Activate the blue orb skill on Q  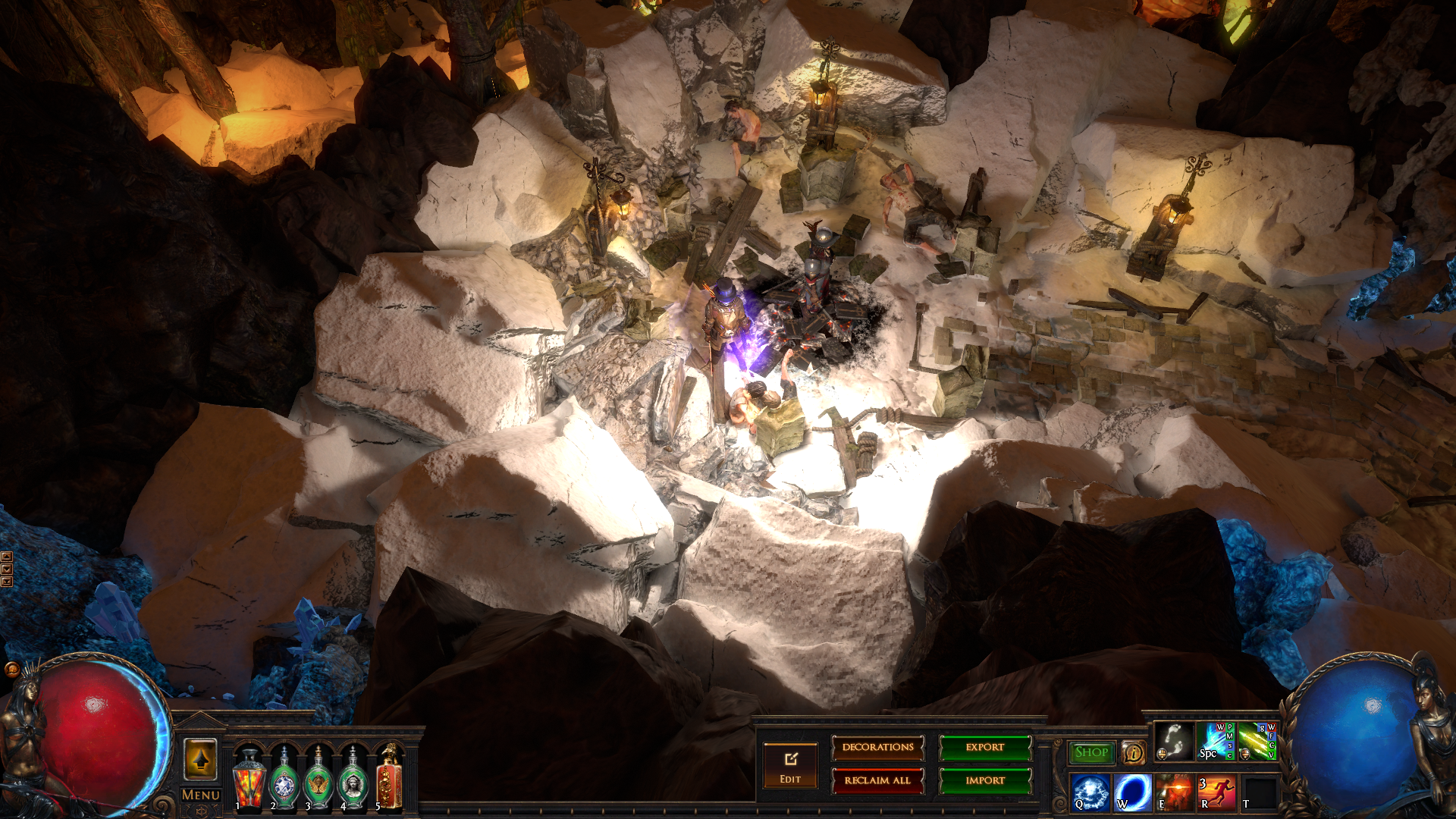(x=1090, y=792)
